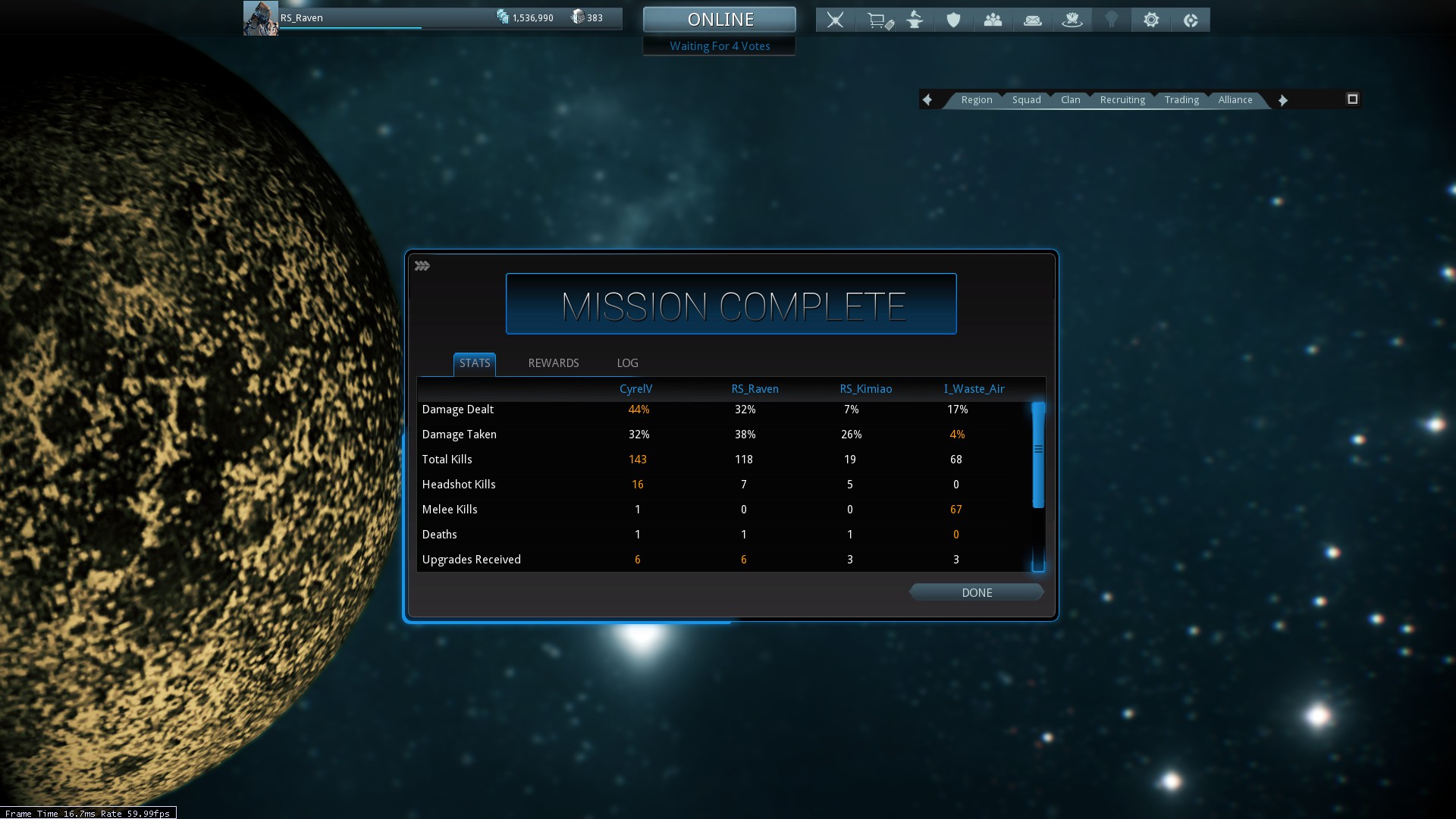Open the gear settings icon
The height and width of the screenshot is (819, 1456).
click(x=1150, y=20)
